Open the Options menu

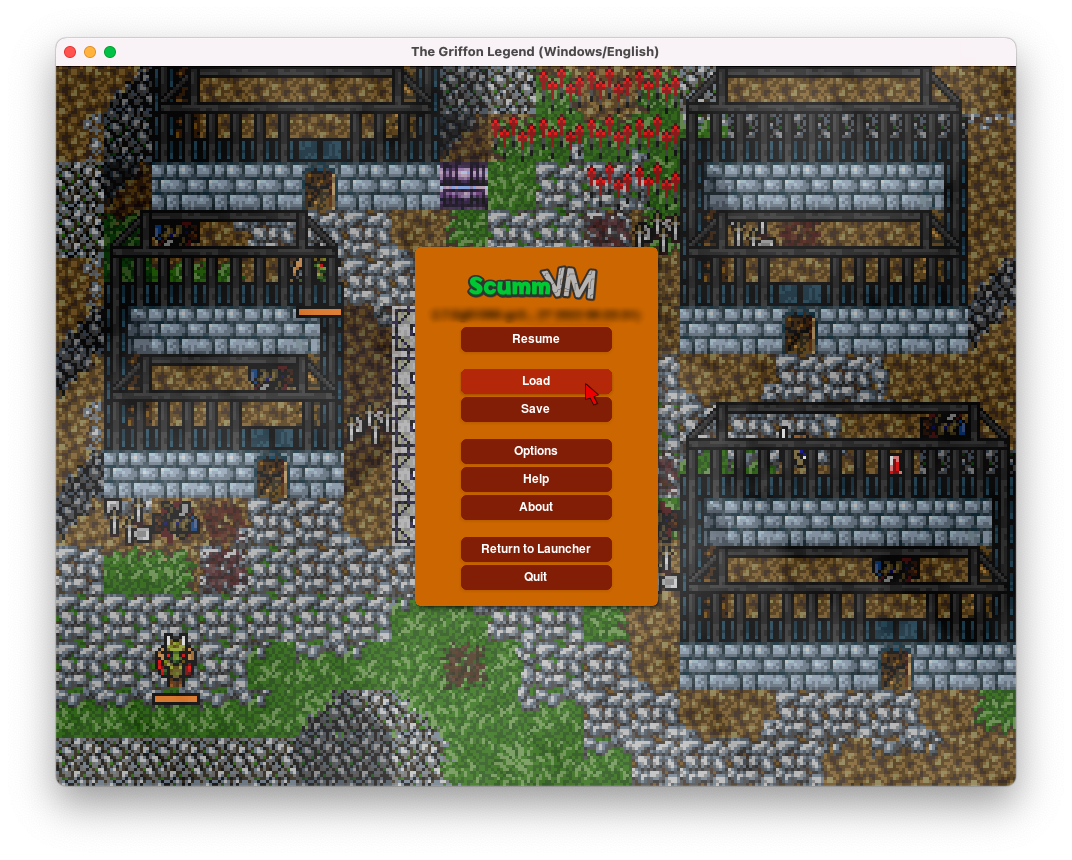click(x=536, y=451)
